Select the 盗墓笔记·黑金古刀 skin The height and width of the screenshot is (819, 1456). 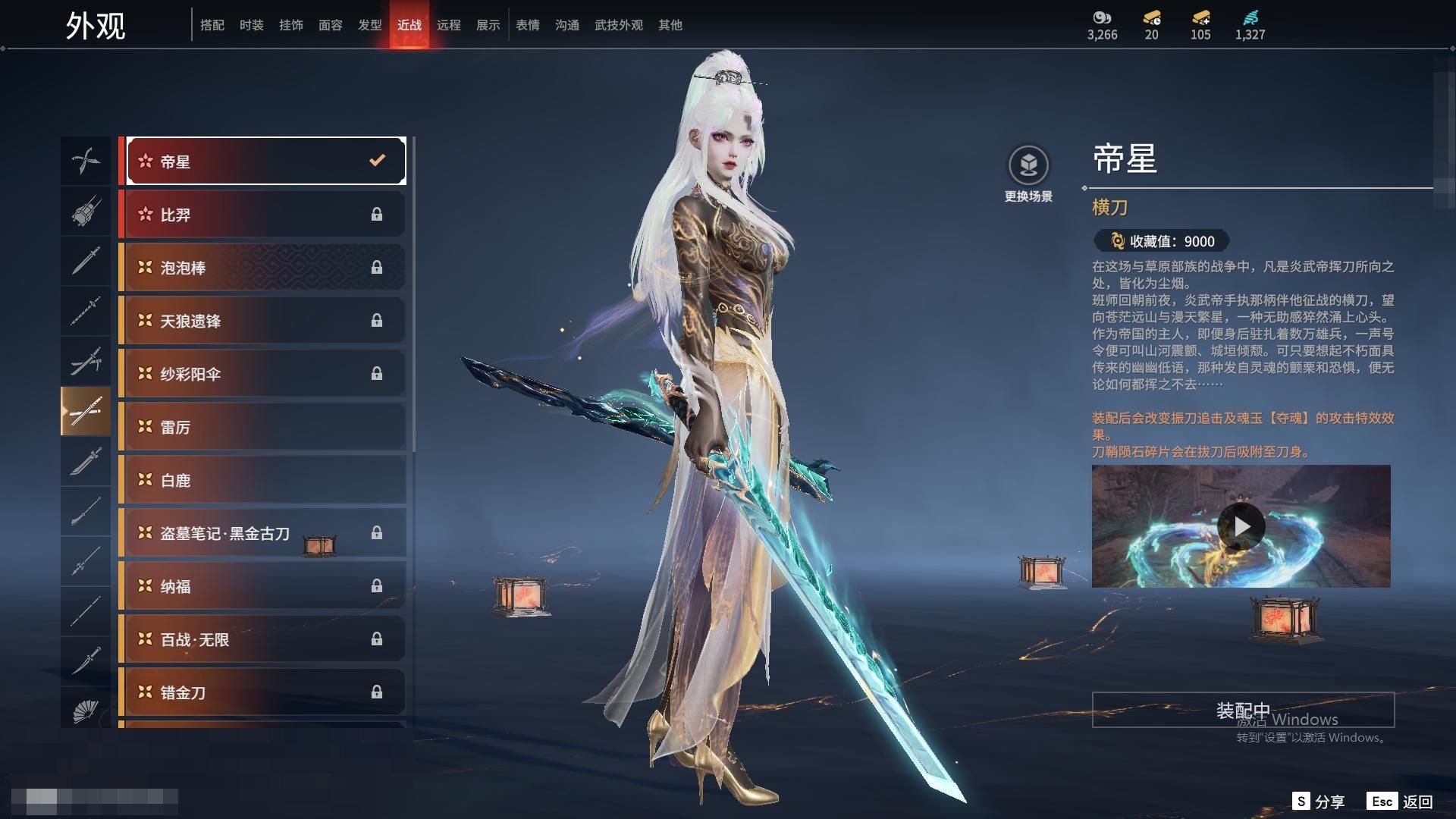coord(265,533)
